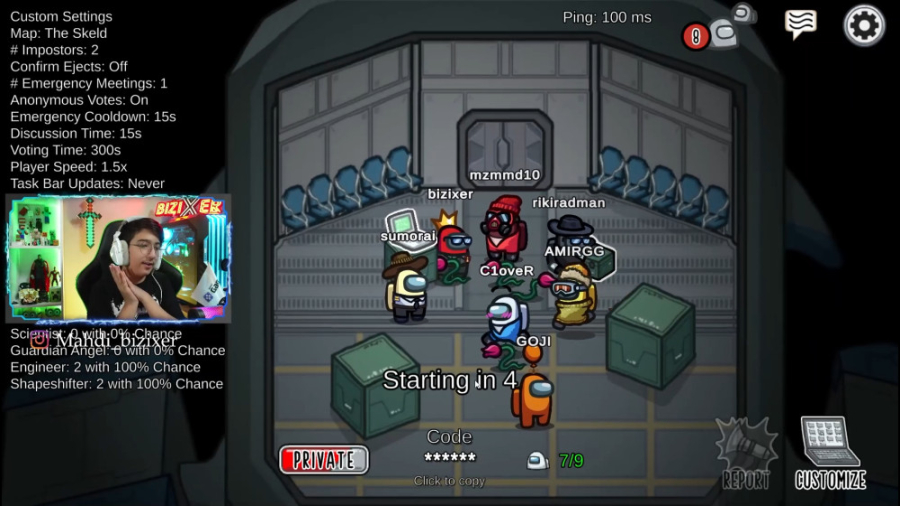This screenshot has width=900, height=506.
Task: Open the friends list crewmate icon
Action: (x=722, y=33)
